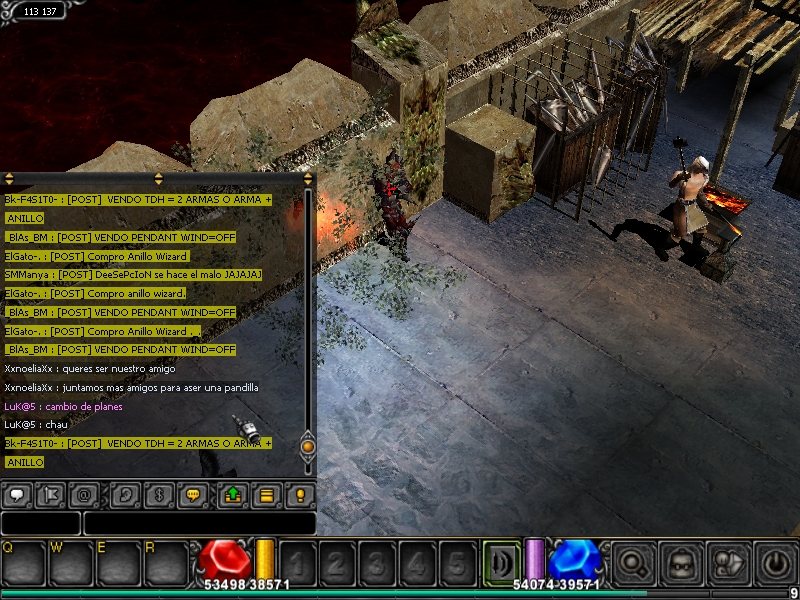This screenshot has height=600, width=800.
Task: Open the magnifying glass menu button
Action: (631, 562)
